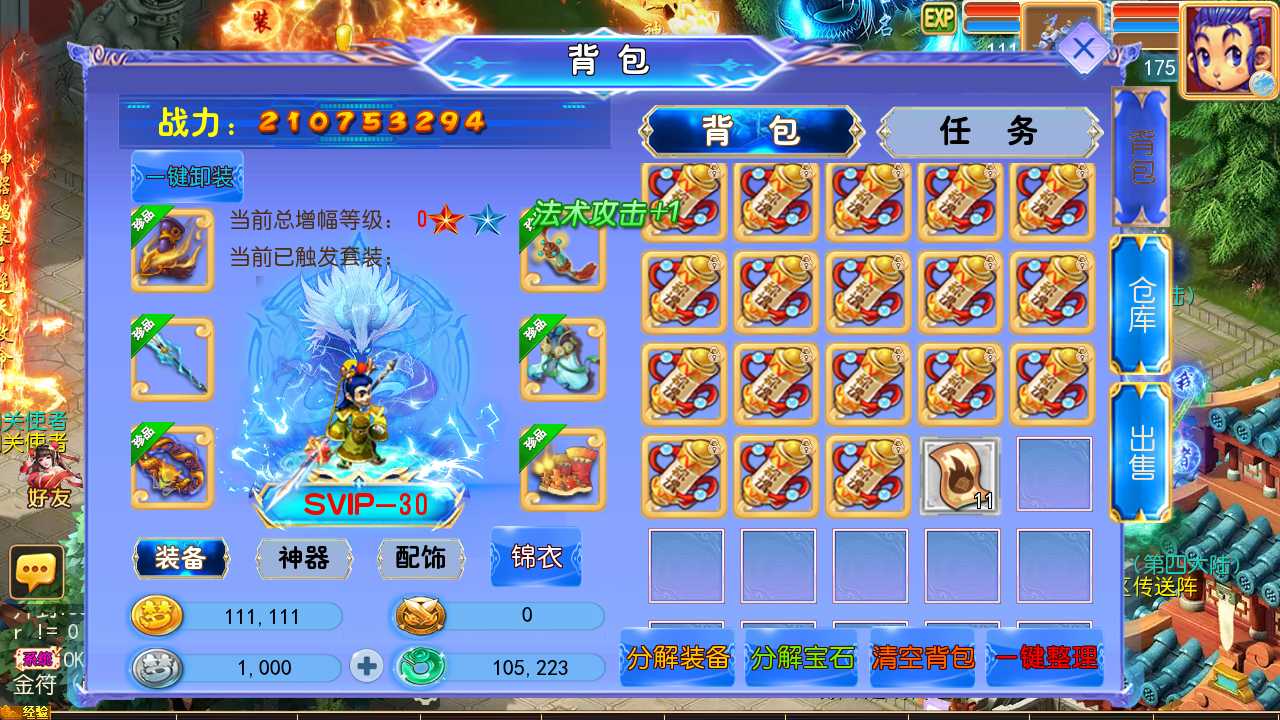Open the chat bubble icon bottom left
The width and height of the screenshot is (1280, 720).
36,573
